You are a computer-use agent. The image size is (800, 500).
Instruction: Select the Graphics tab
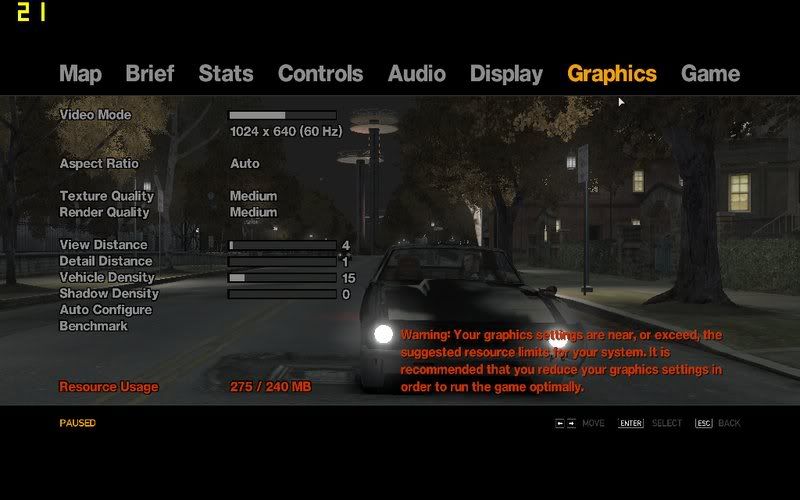pos(612,74)
